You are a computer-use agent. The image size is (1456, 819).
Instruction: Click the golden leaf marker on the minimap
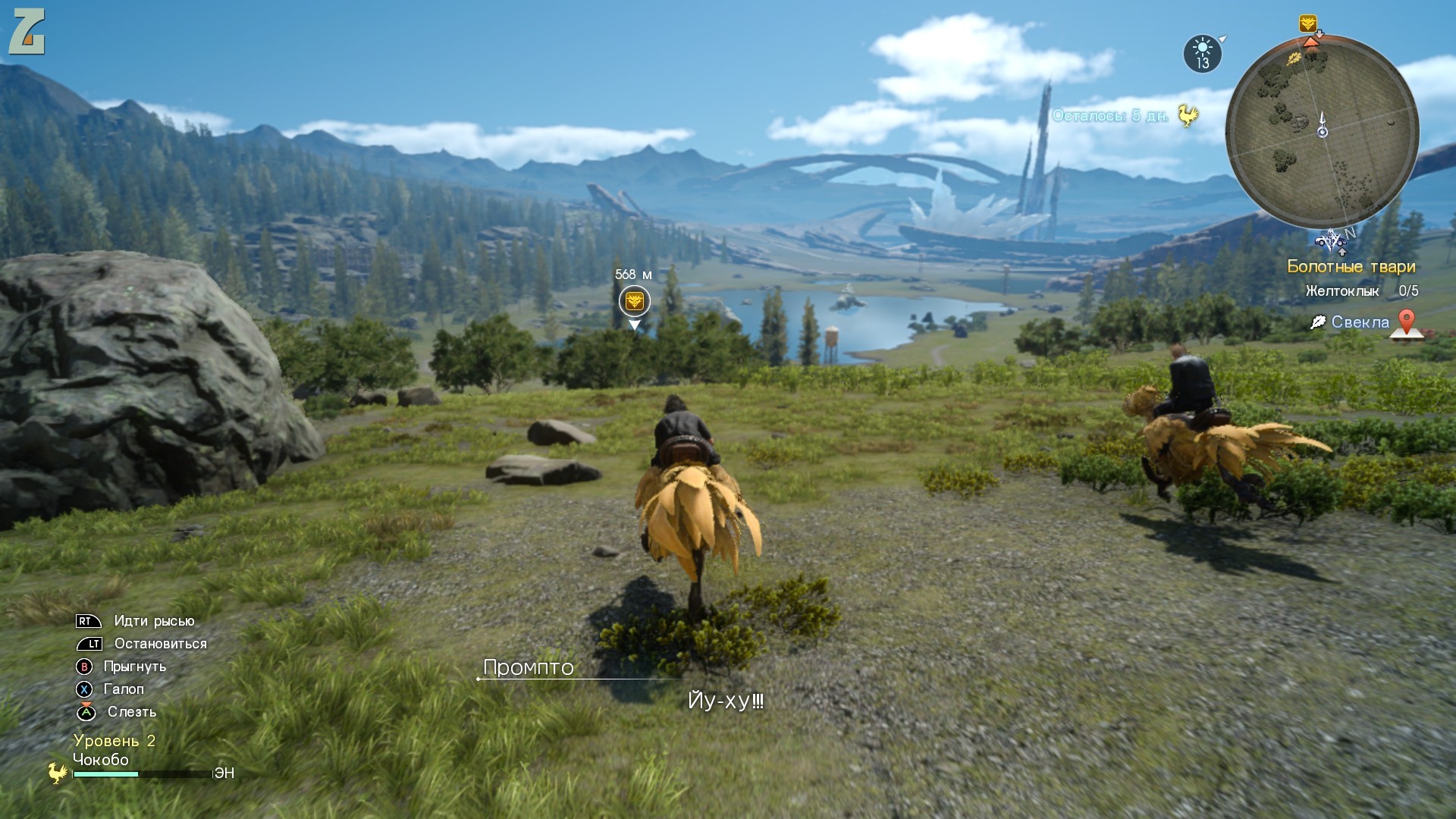click(1294, 58)
